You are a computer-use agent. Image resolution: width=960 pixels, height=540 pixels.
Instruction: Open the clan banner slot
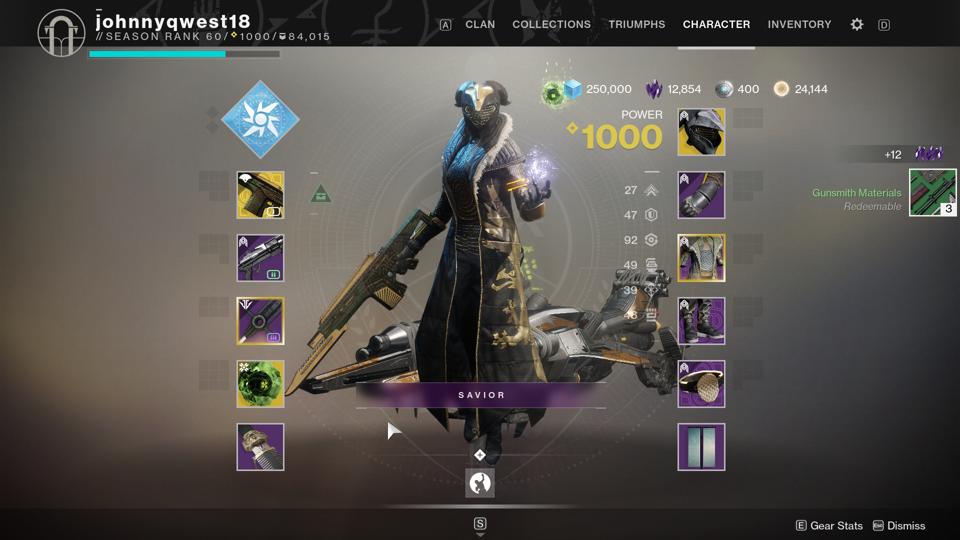[701, 447]
